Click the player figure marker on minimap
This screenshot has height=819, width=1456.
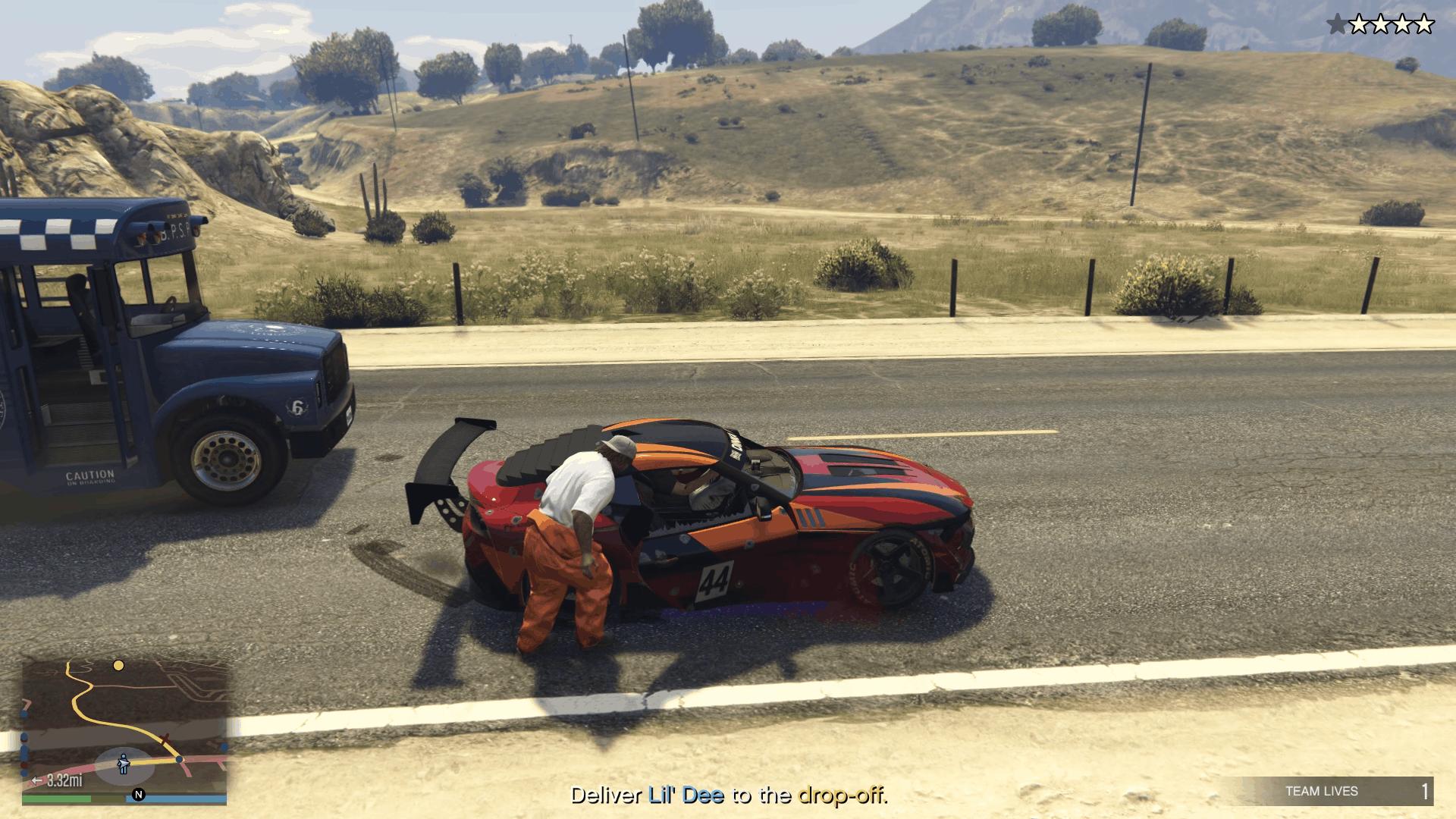pyautogui.click(x=124, y=763)
